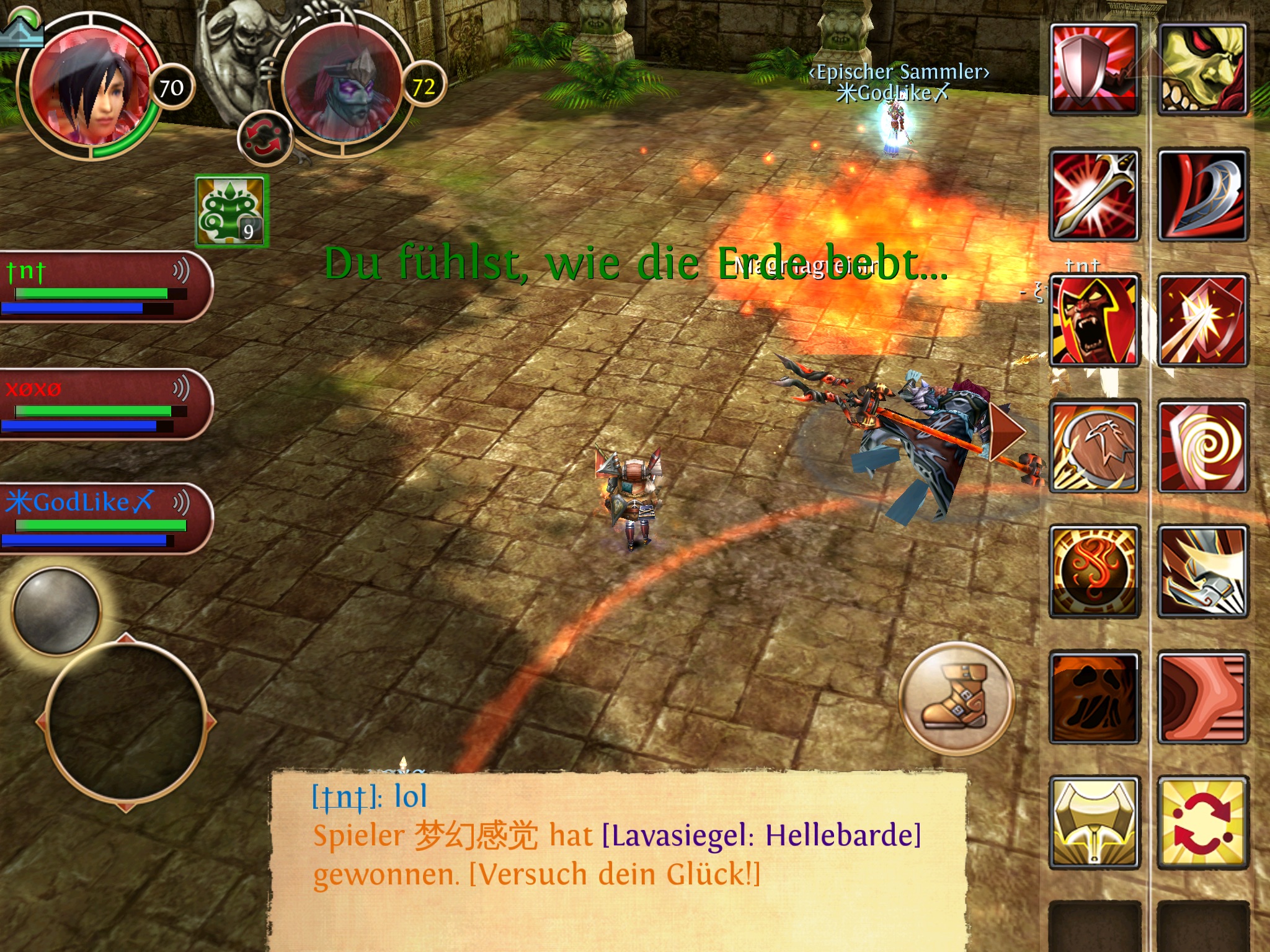Image resolution: width=1270 pixels, height=952 pixels.
Task: Activate the red hooded shouting demon skill
Action: coord(1095,320)
